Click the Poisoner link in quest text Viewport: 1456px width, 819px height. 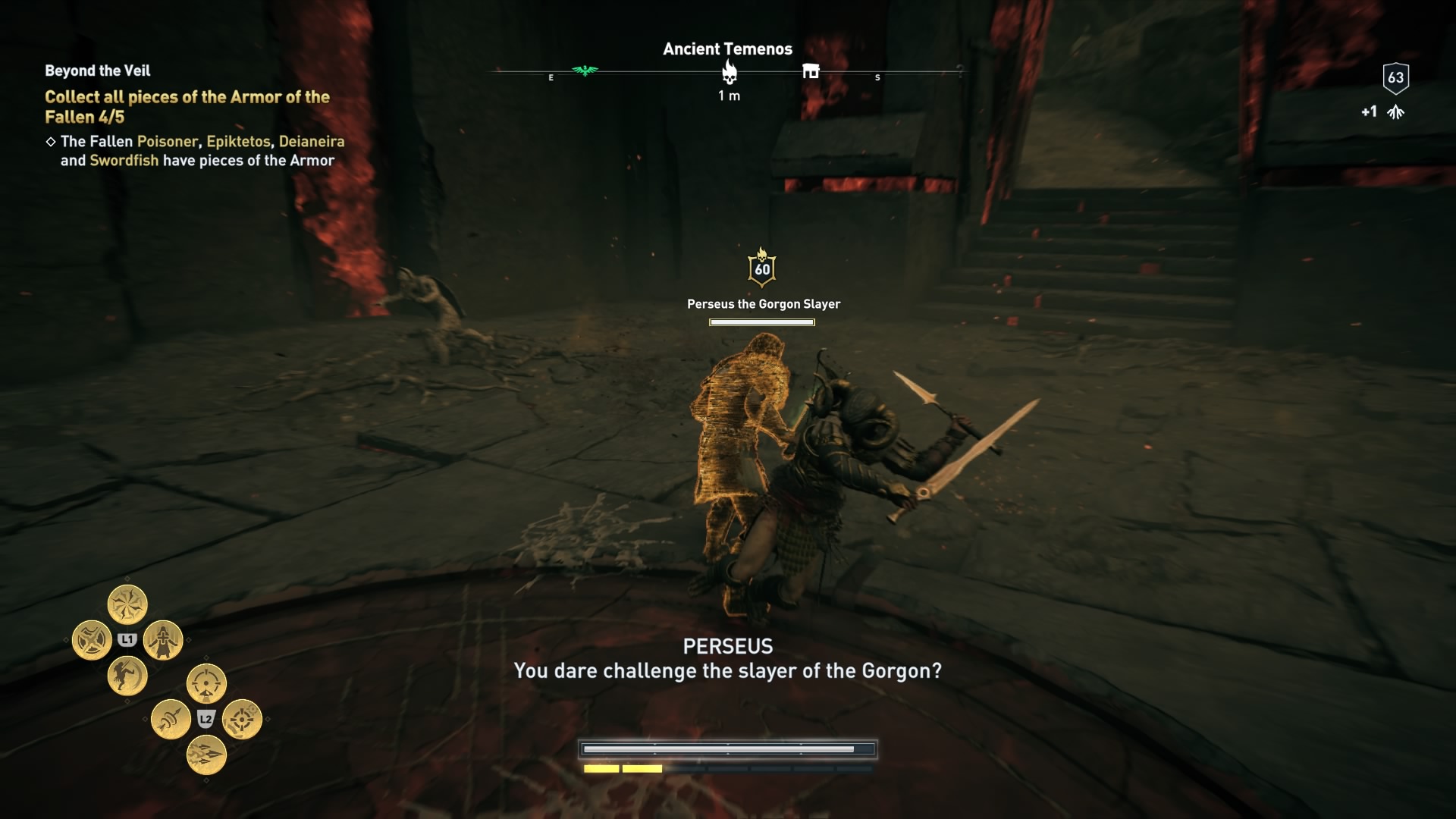[x=166, y=141]
